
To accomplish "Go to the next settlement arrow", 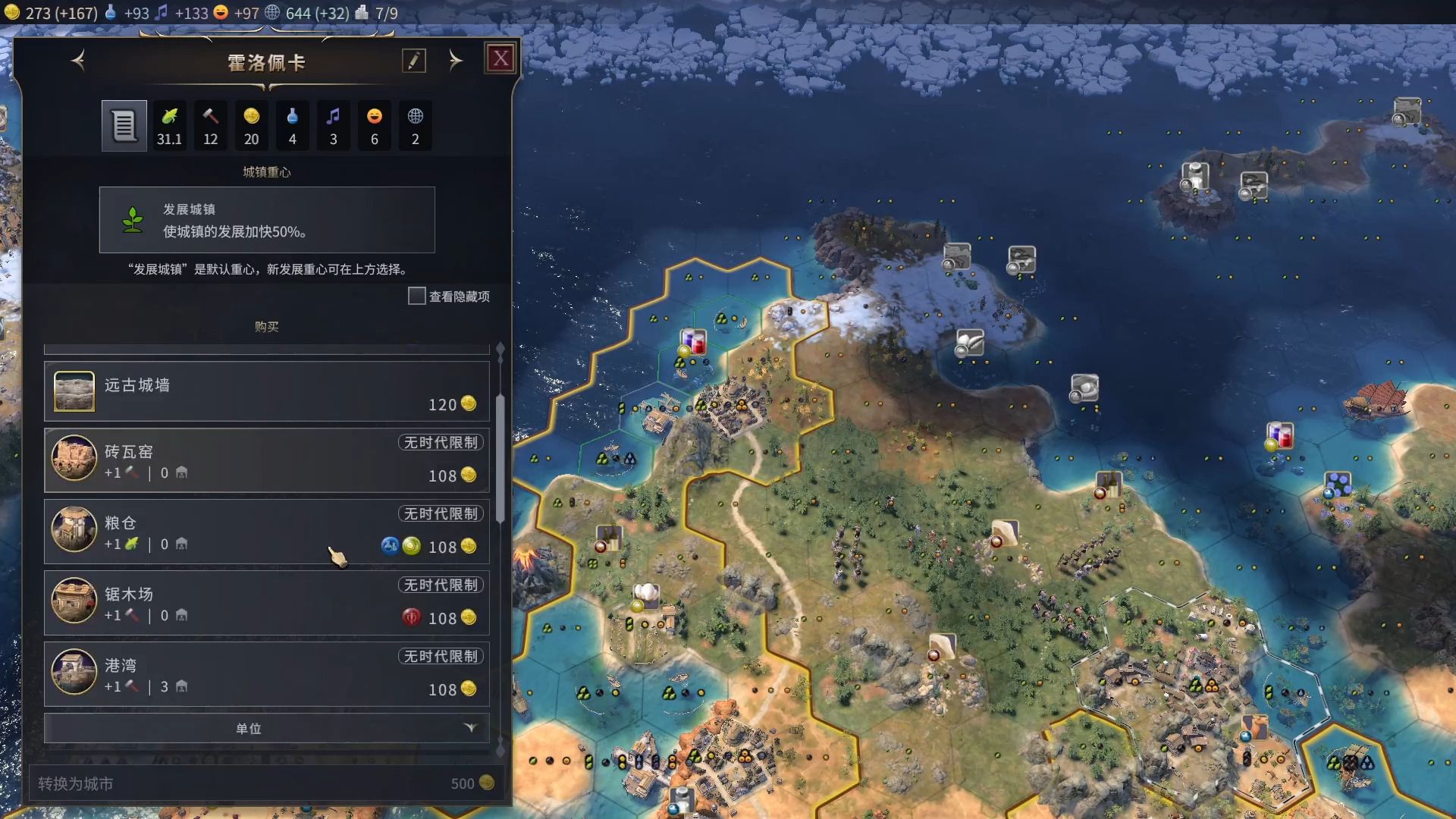I will point(455,61).
